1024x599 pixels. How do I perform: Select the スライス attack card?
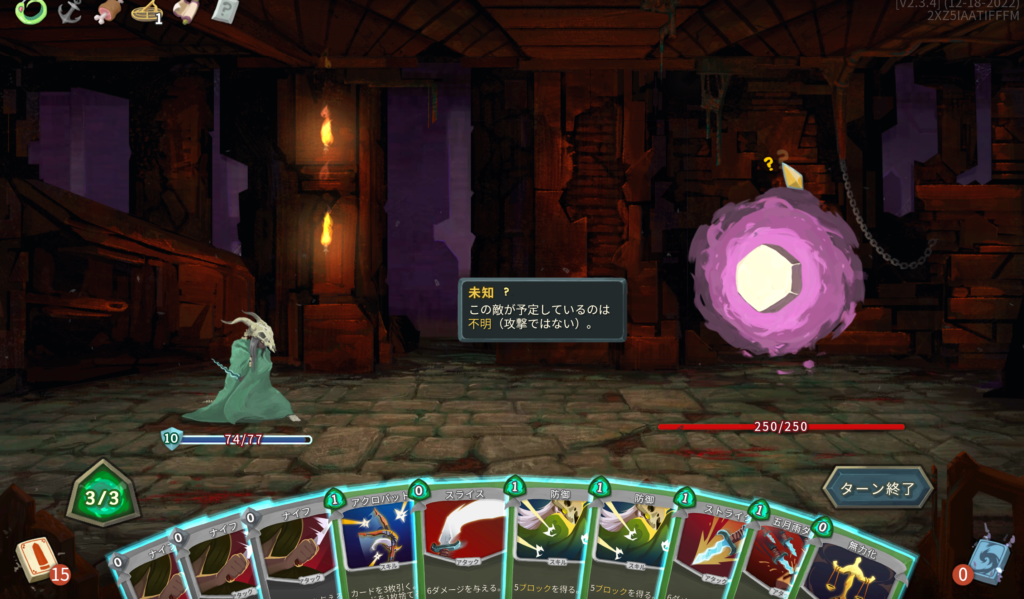463,540
